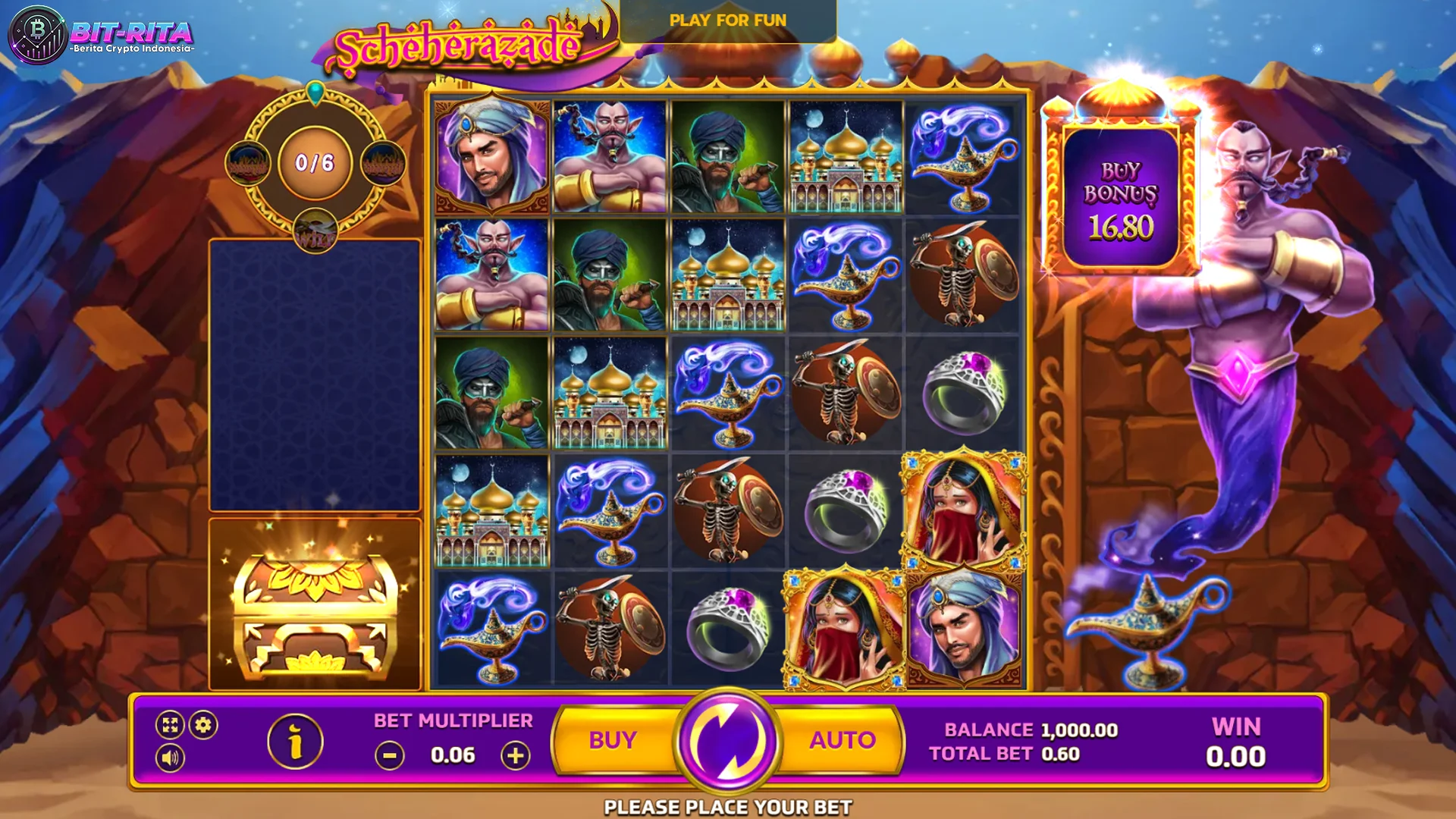Increase the bet multiplier with the plus control
Viewport: 1456px width, 819px height.
pos(515,755)
